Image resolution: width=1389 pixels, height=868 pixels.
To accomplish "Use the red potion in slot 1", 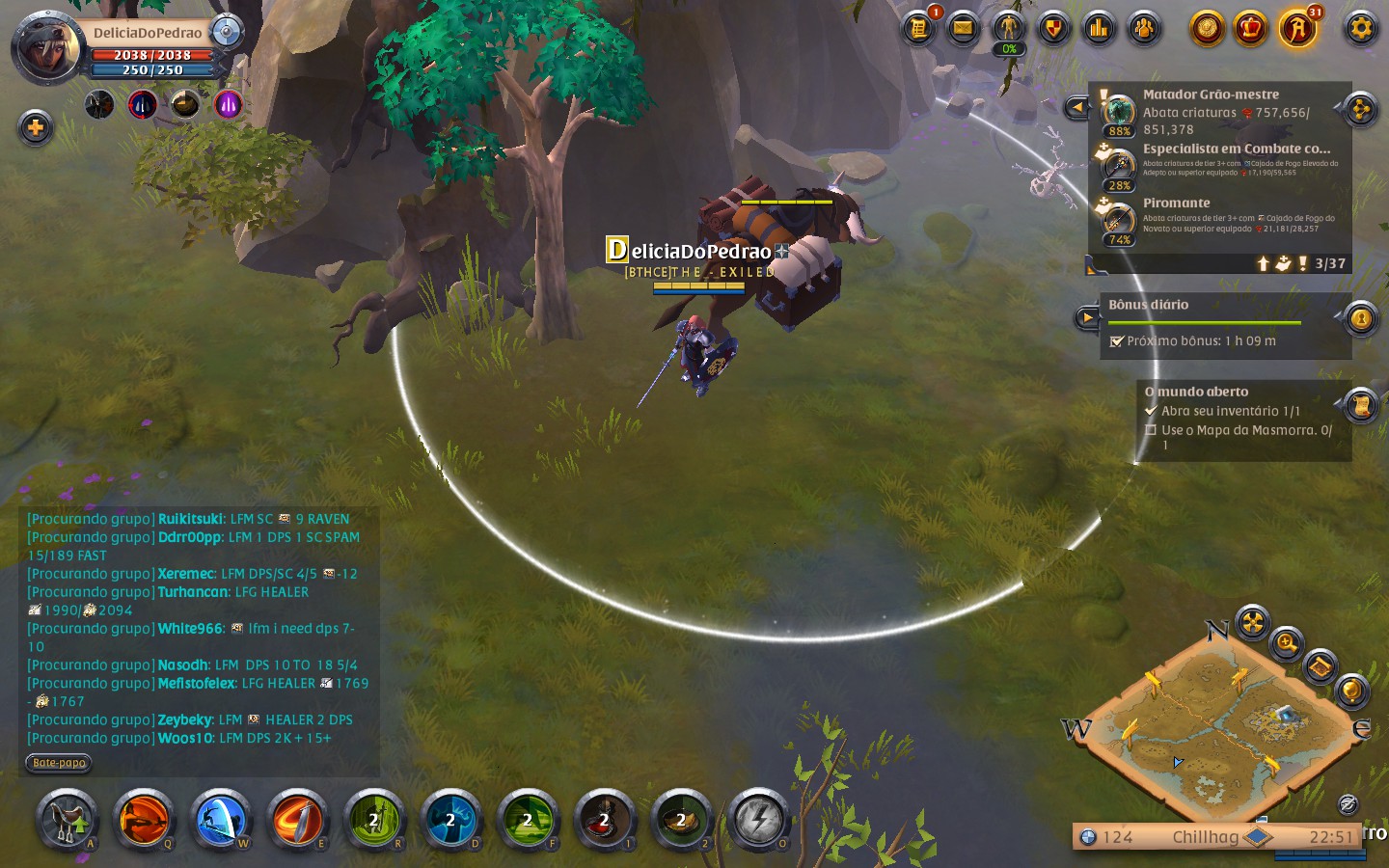I will [605, 821].
